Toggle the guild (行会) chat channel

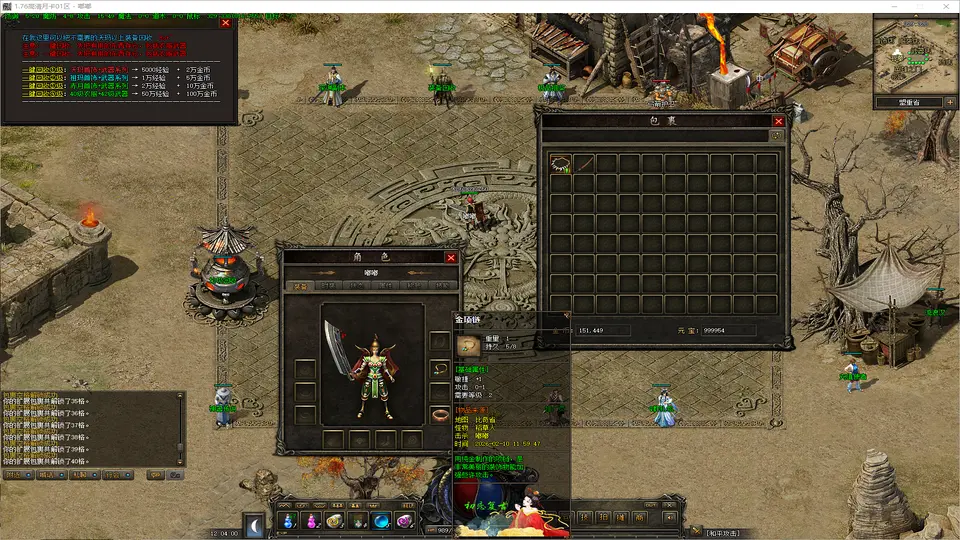pos(117,475)
